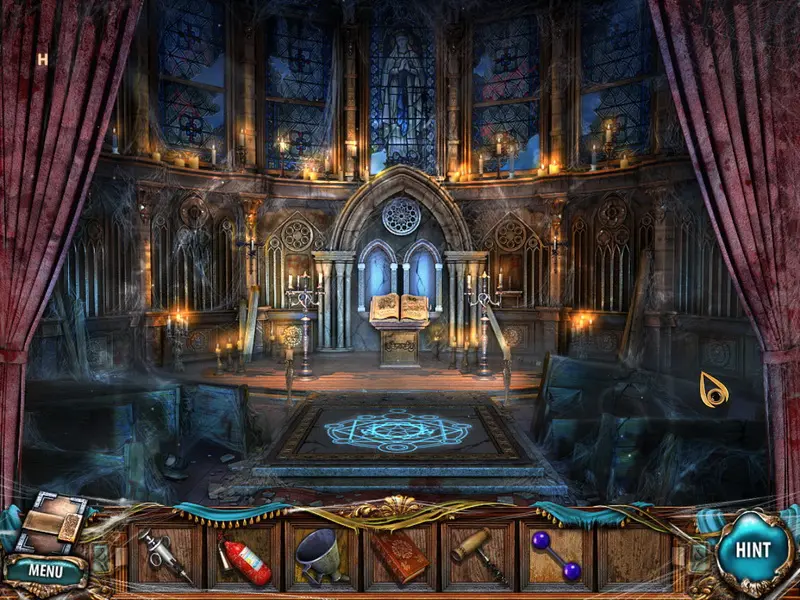Viewport: 800px width, 600px height.
Task: Use the HINT button
Action: (x=752, y=549)
